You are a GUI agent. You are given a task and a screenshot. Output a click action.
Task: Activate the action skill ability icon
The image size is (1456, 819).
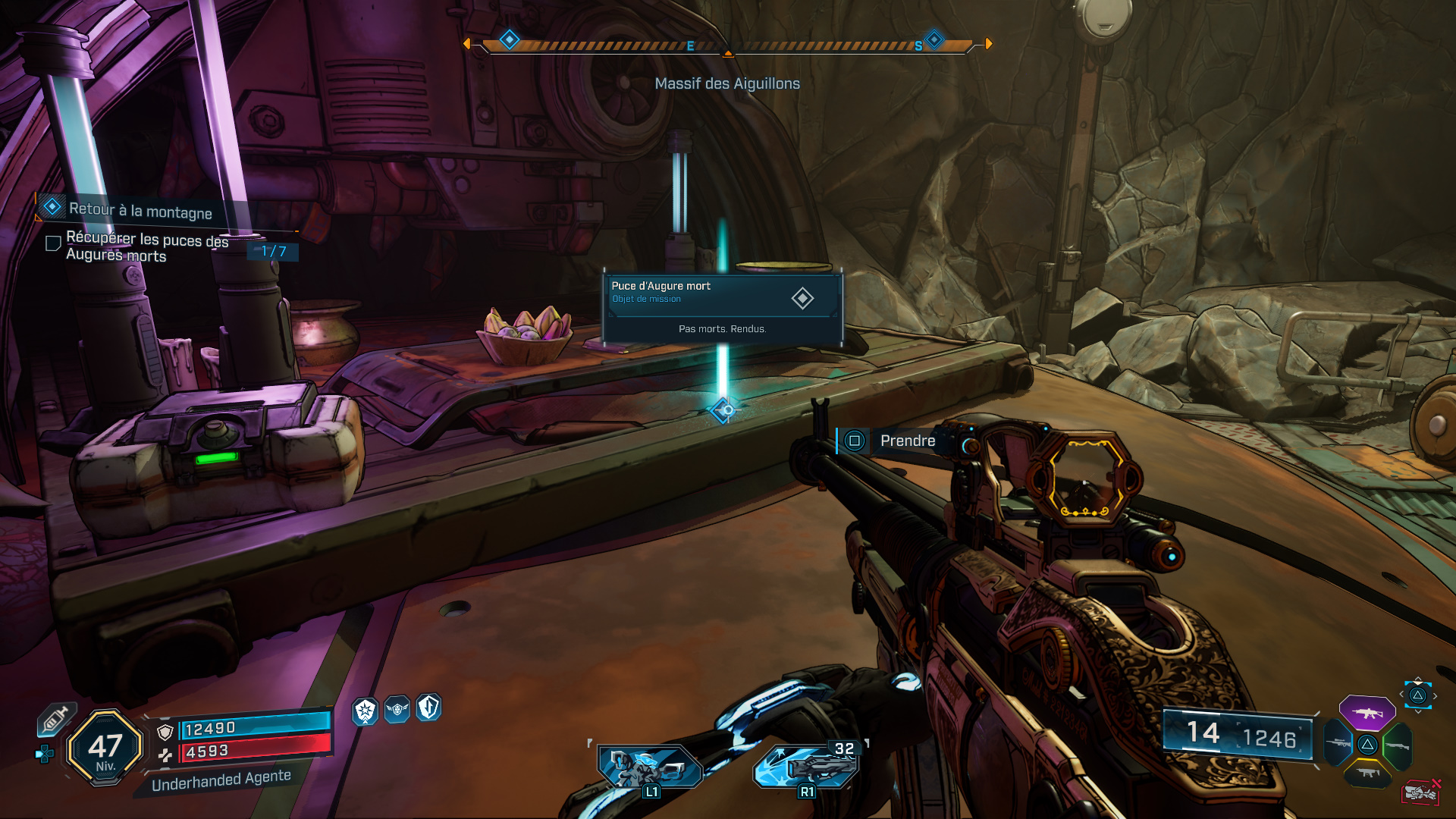pos(651,767)
